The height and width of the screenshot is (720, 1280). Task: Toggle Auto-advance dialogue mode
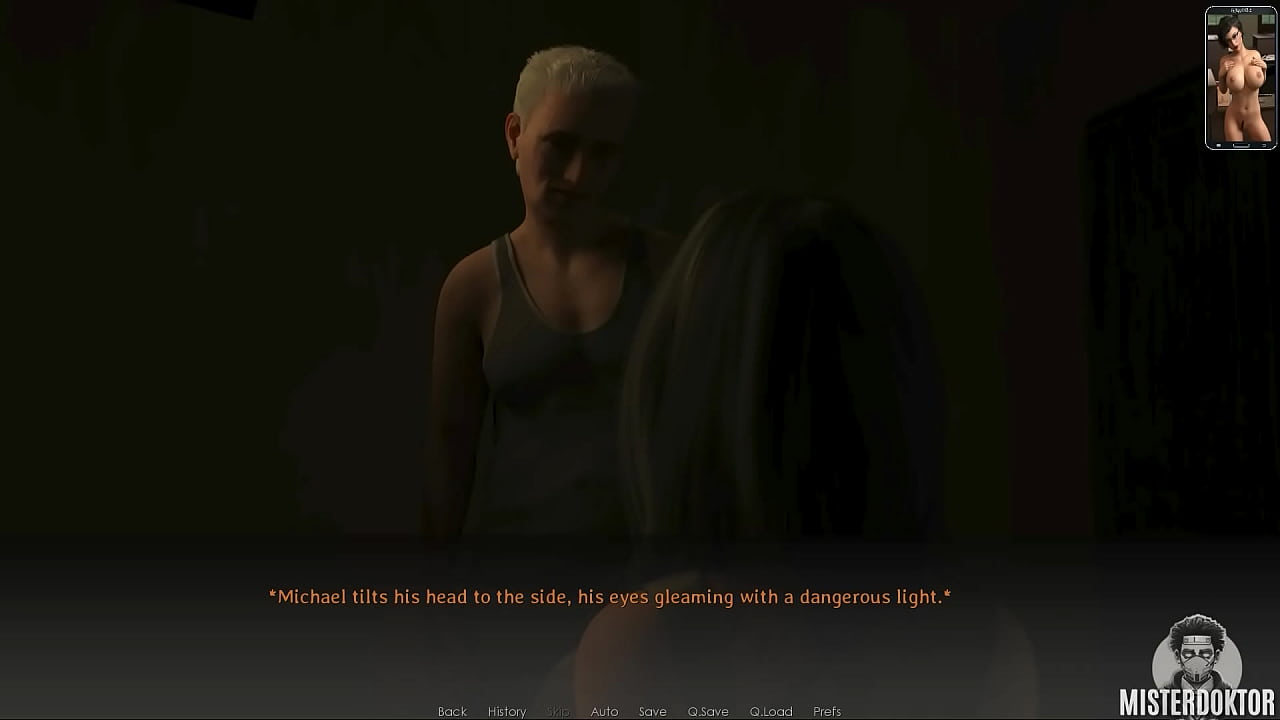[604, 711]
